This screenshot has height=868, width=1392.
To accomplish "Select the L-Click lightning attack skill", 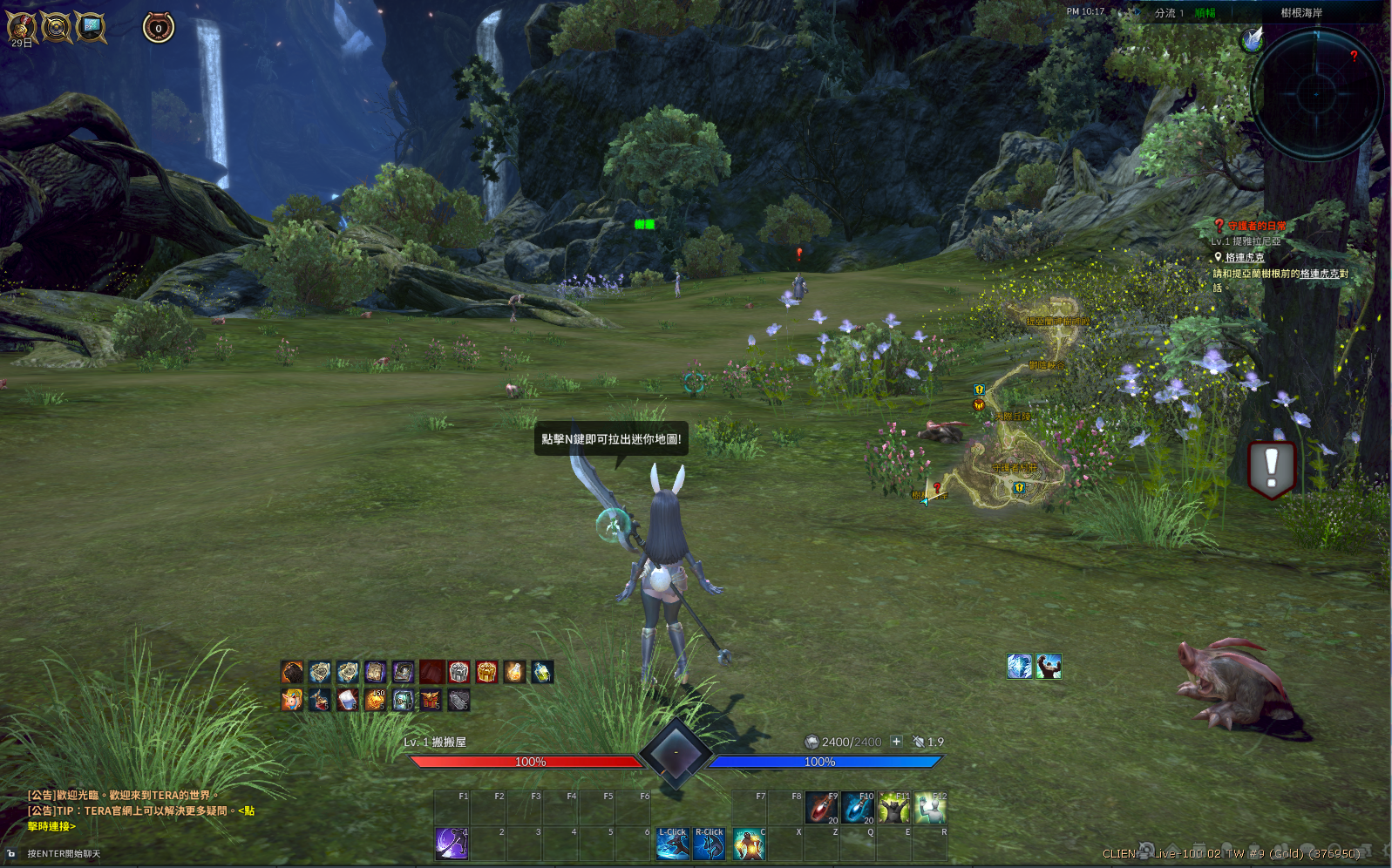I will pos(672,844).
